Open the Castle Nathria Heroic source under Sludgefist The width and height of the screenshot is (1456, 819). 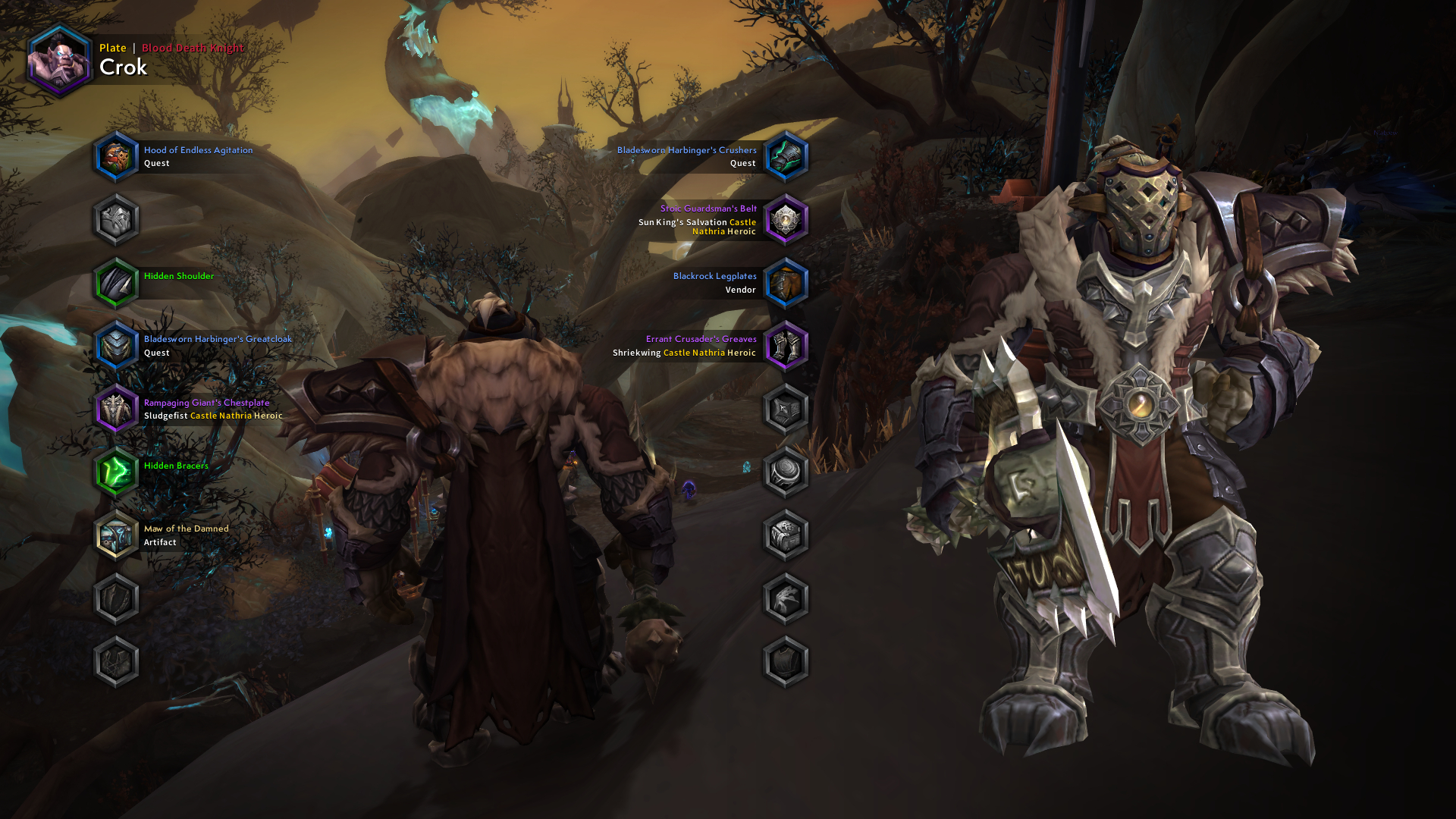point(235,416)
